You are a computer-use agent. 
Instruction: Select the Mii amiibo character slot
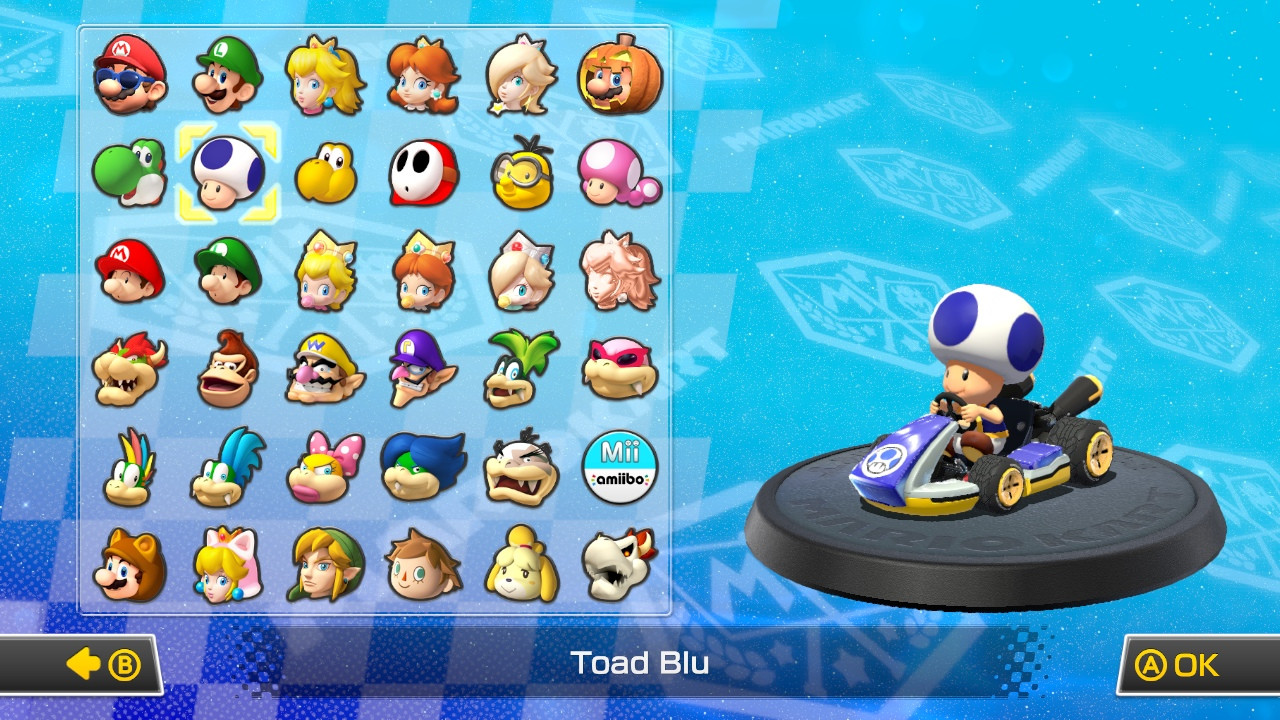click(x=619, y=465)
